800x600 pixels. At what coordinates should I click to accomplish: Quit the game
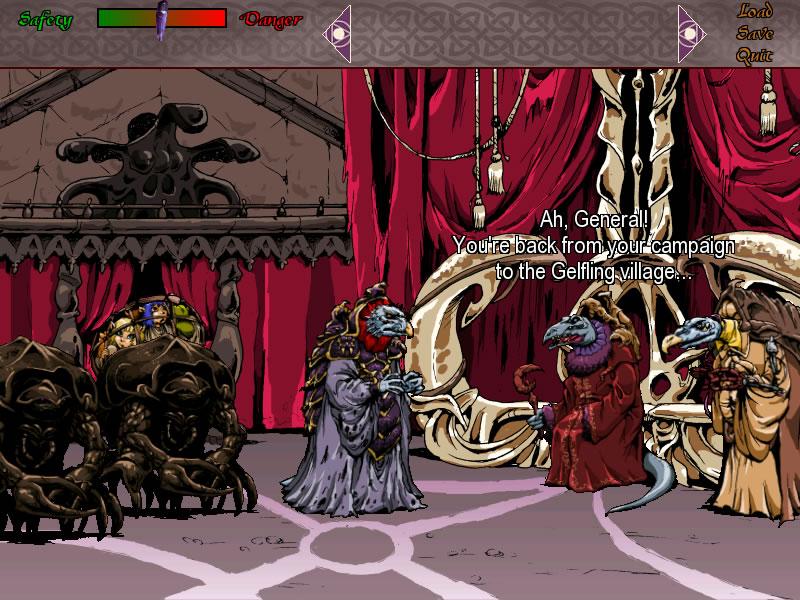click(x=755, y=55)
